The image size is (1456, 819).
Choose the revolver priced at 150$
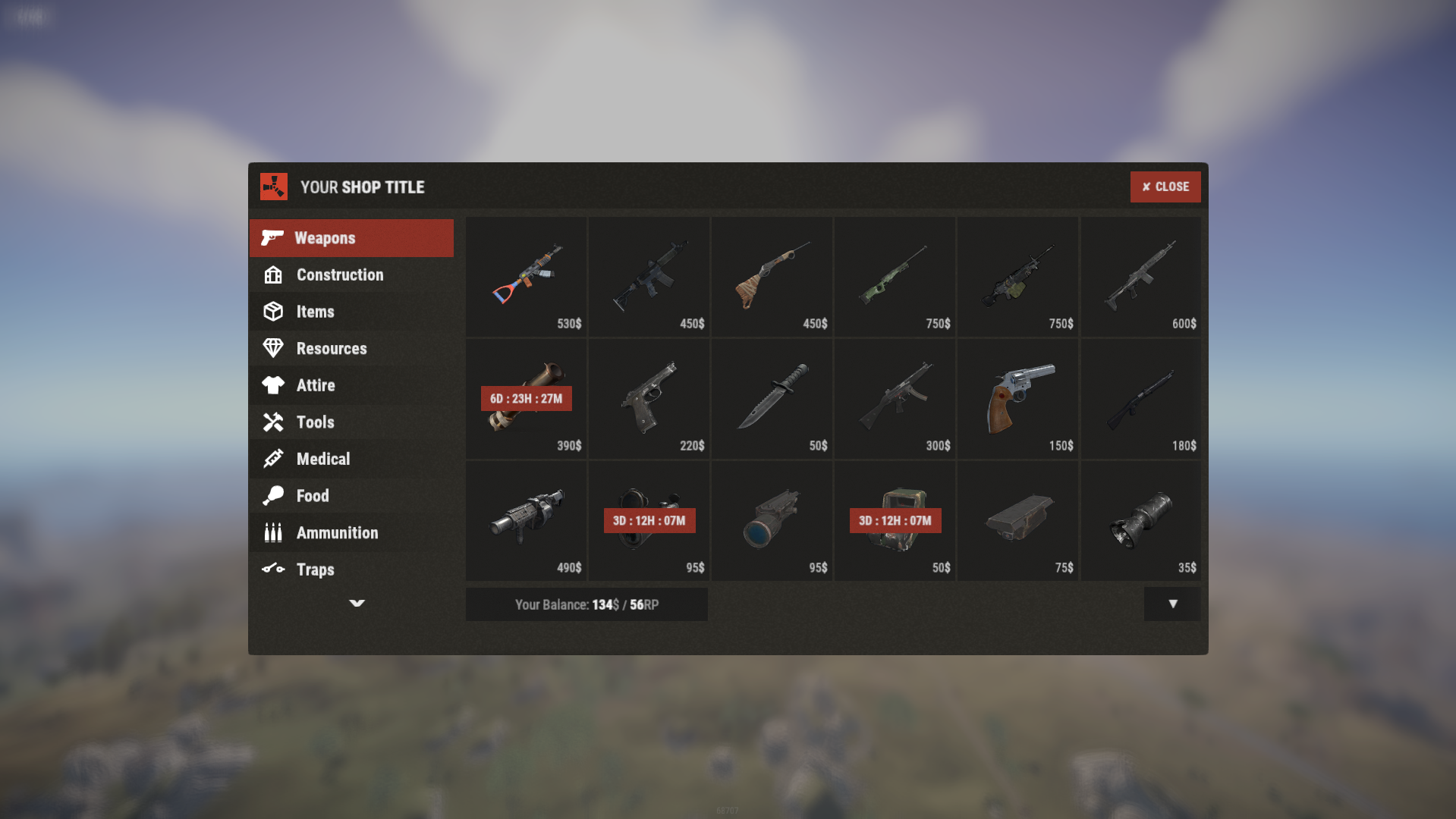click(1018, 399)
